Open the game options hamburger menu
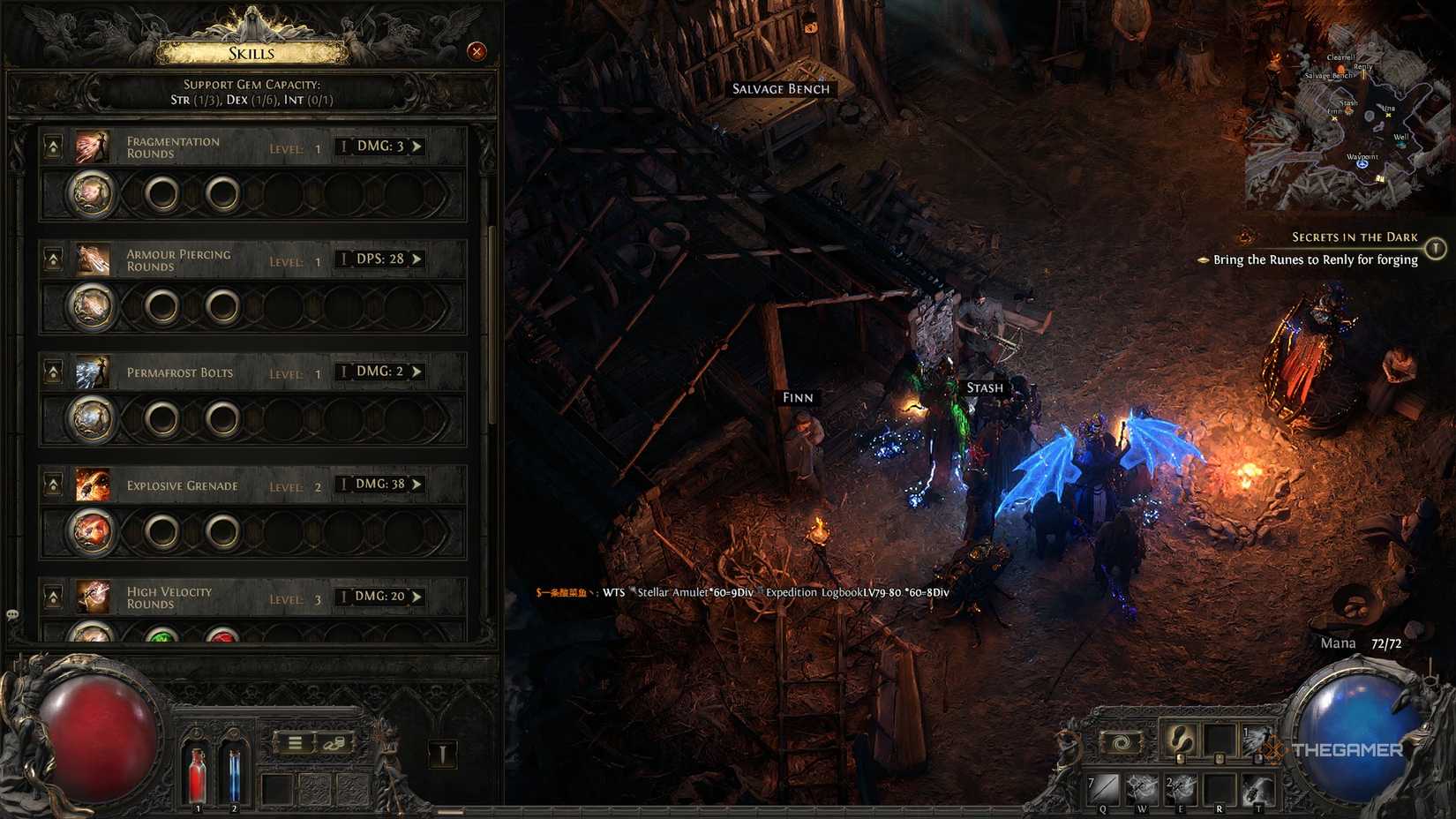This screenshot has width=1456, height=819. pyautogui.click(x=295, y=742)
